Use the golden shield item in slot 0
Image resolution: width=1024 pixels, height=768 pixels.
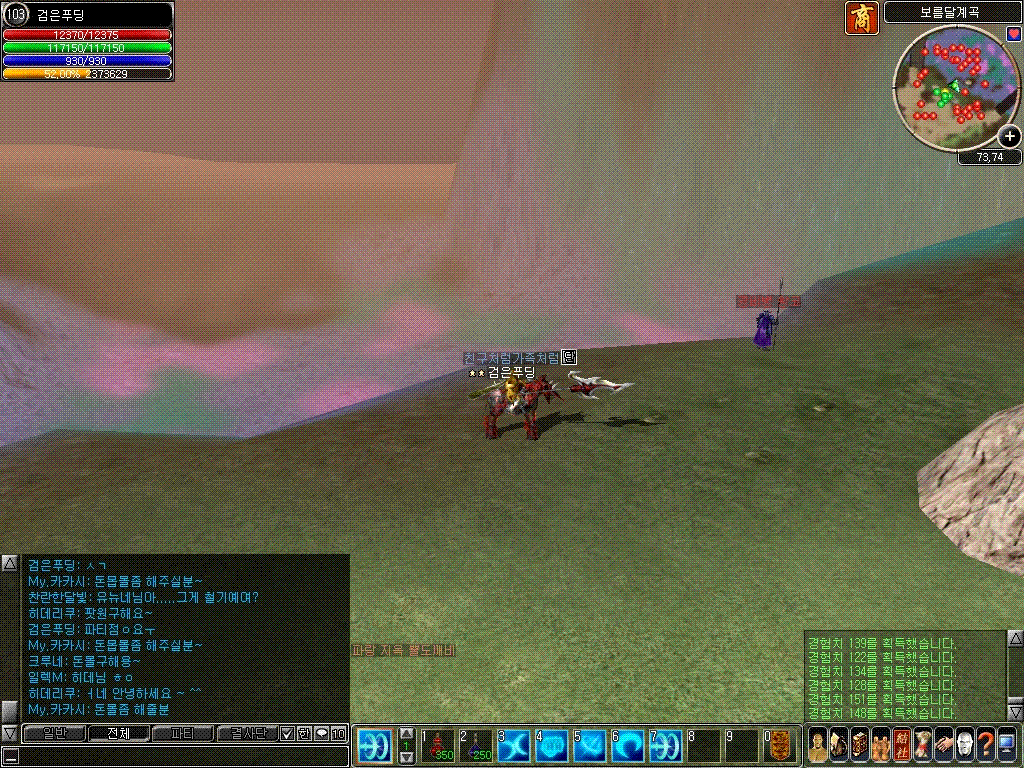tap(782, 746)
